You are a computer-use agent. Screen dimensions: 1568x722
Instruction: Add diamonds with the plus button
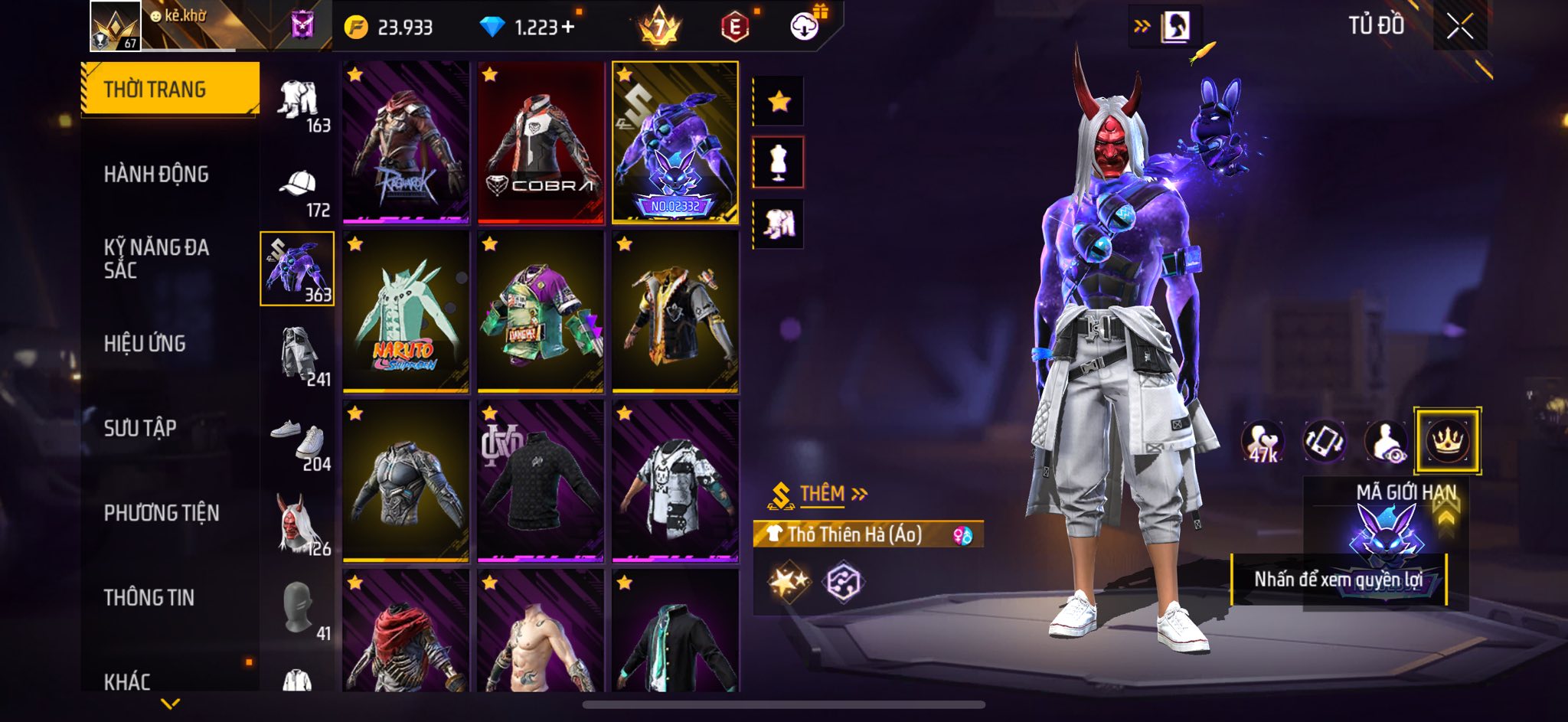coord(567,28)
